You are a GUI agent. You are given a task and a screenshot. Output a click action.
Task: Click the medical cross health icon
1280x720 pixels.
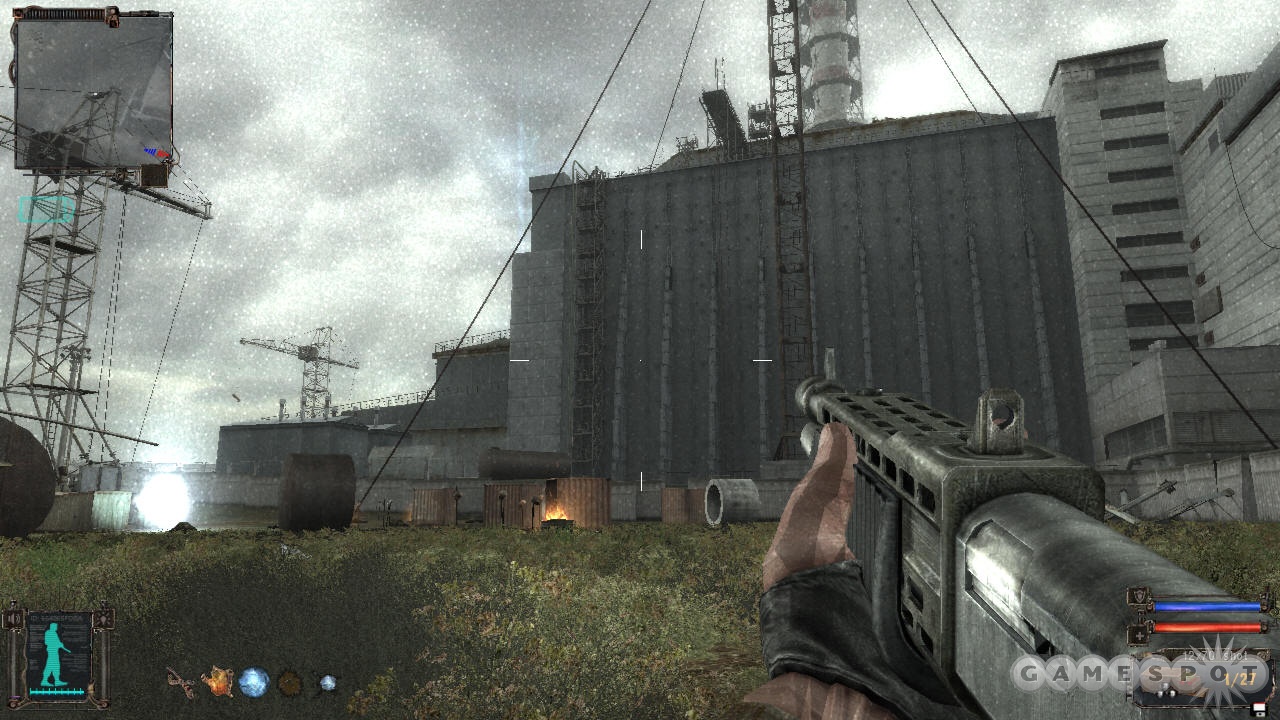[x=1139, y=633]
